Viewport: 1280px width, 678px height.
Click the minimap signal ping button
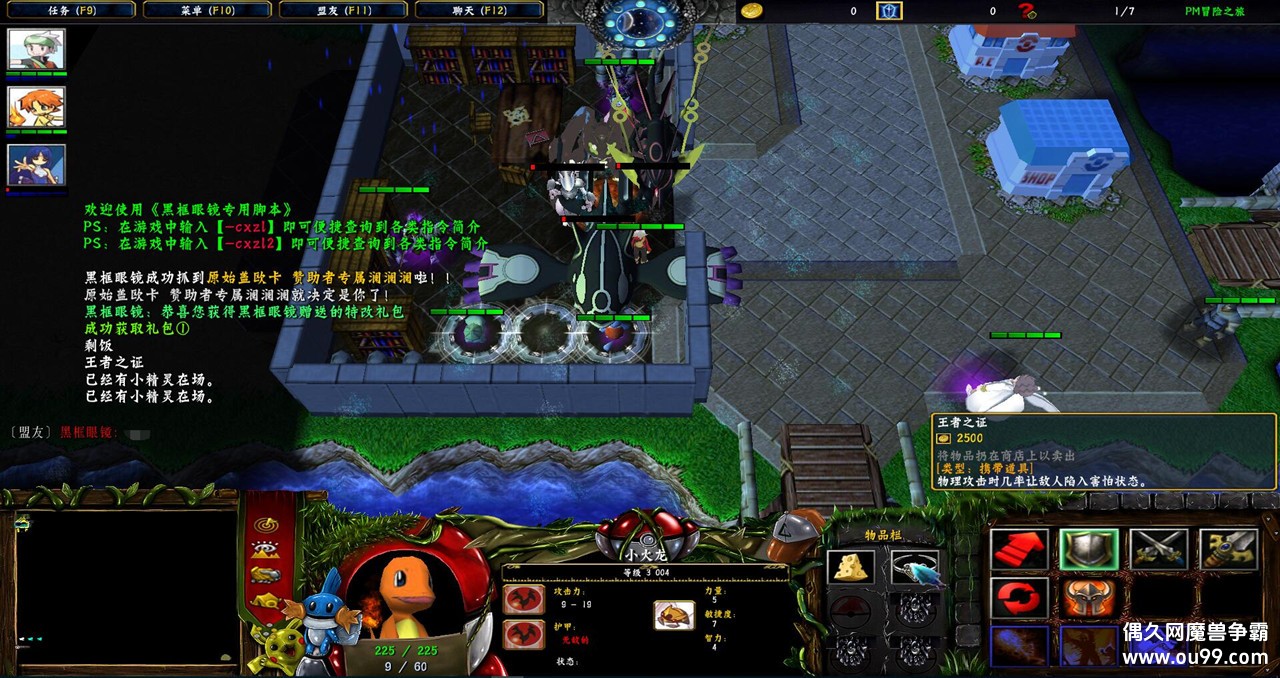[264, 523]
